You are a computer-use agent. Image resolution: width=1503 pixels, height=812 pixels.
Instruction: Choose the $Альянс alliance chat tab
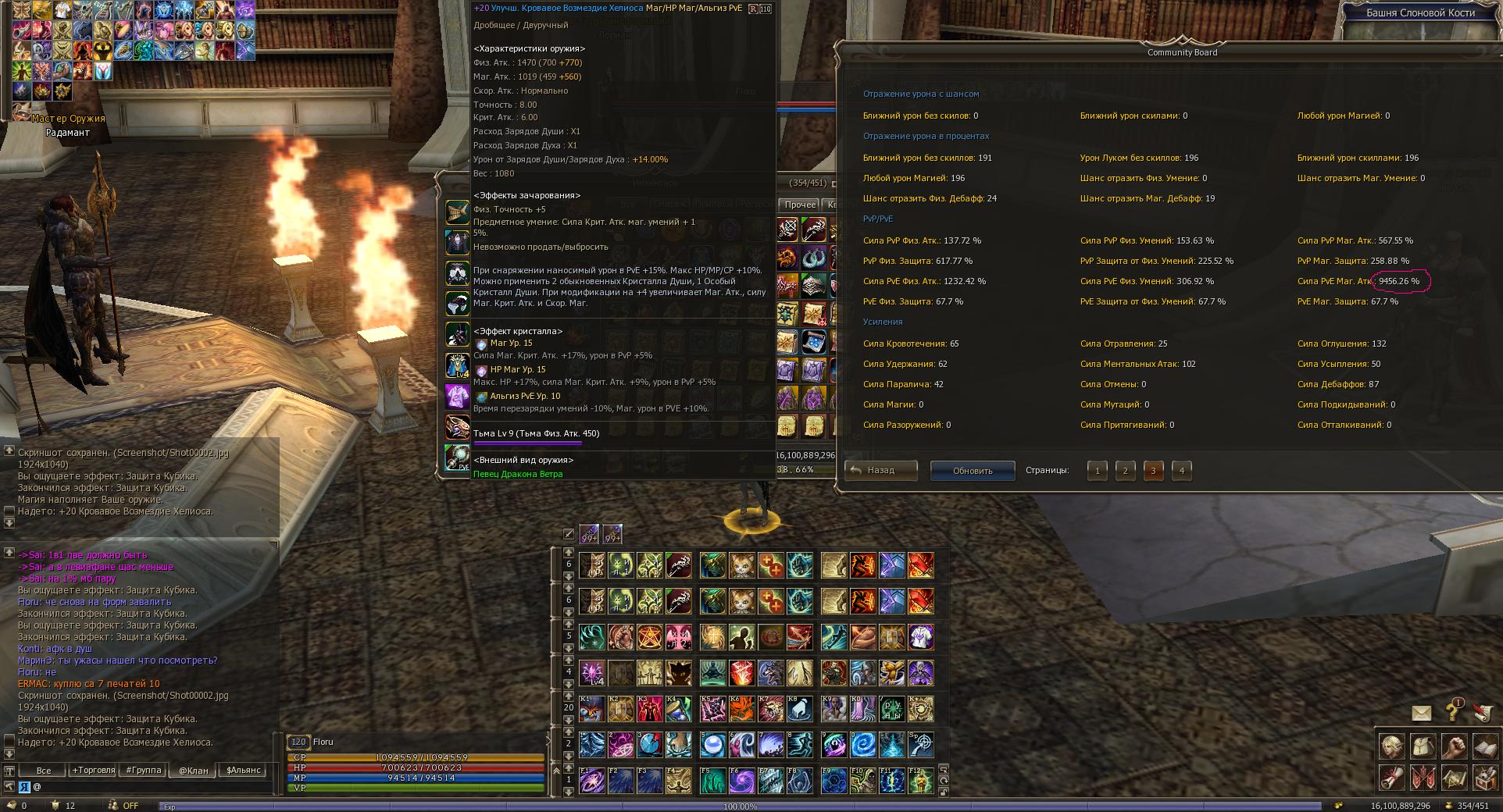pyautogui.click(x=243, y=770)
